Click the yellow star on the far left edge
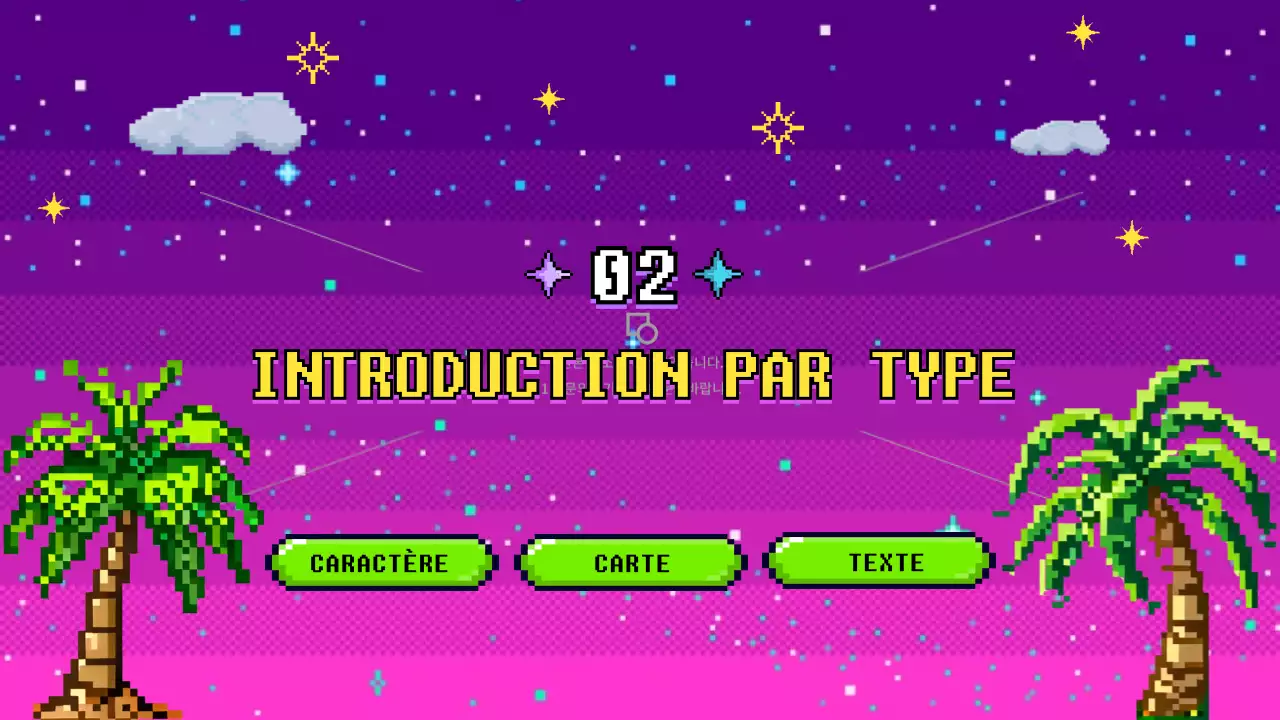The image size is (1280, 720). pyautogui.click(x=53, y=207)
